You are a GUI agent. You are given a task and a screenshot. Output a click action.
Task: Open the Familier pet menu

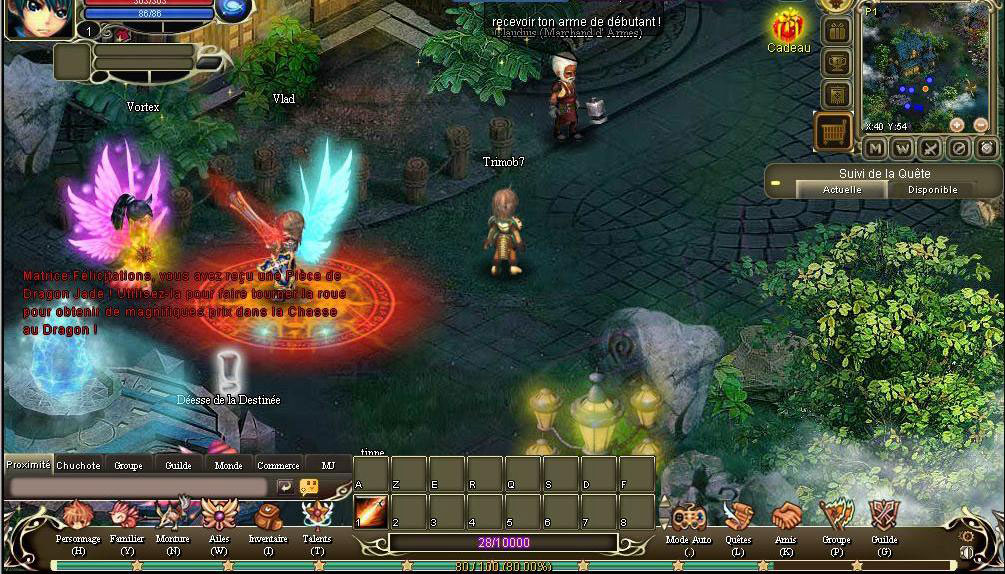click(127, 518)
